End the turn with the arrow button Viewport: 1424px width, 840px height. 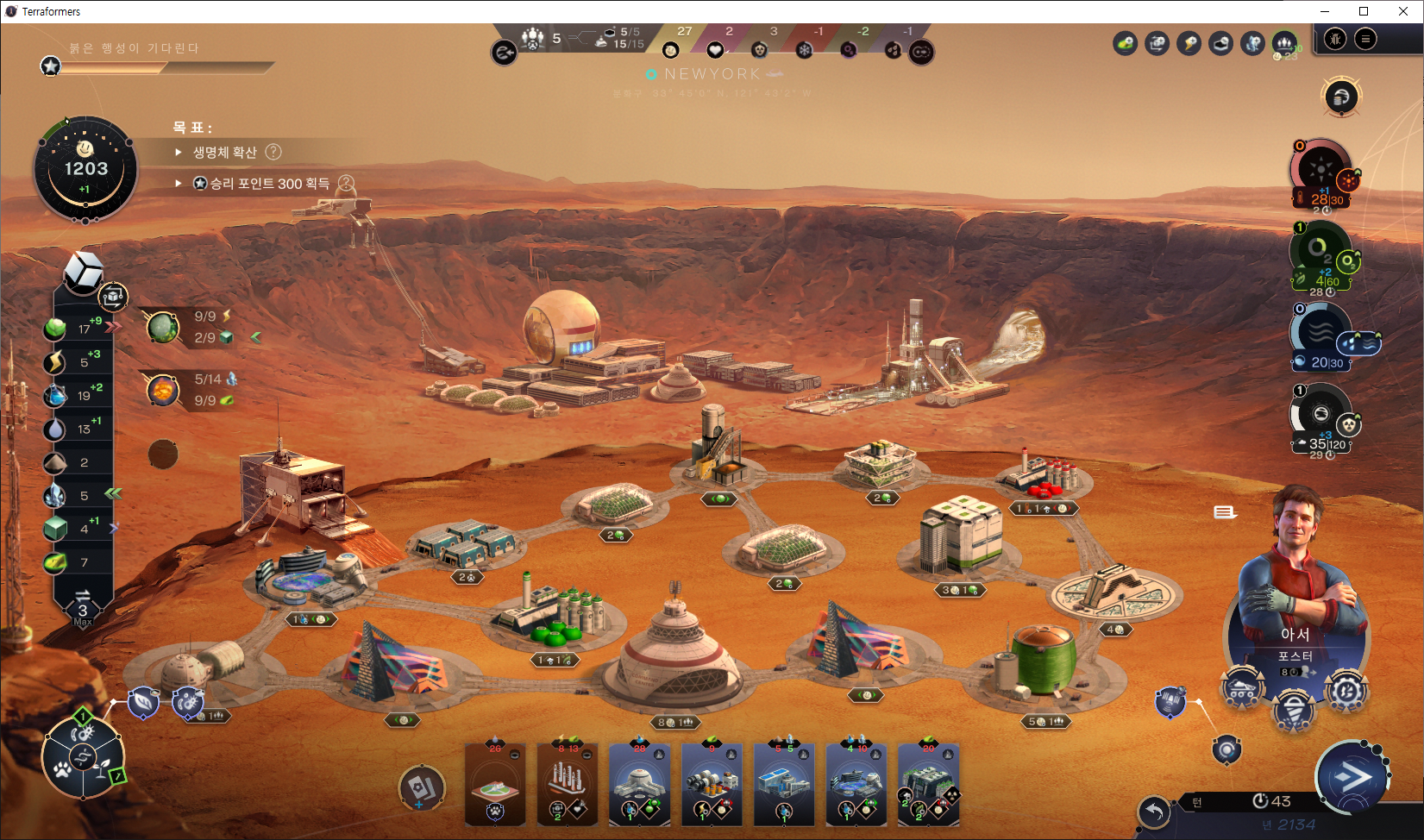(x=1352, y=778)
